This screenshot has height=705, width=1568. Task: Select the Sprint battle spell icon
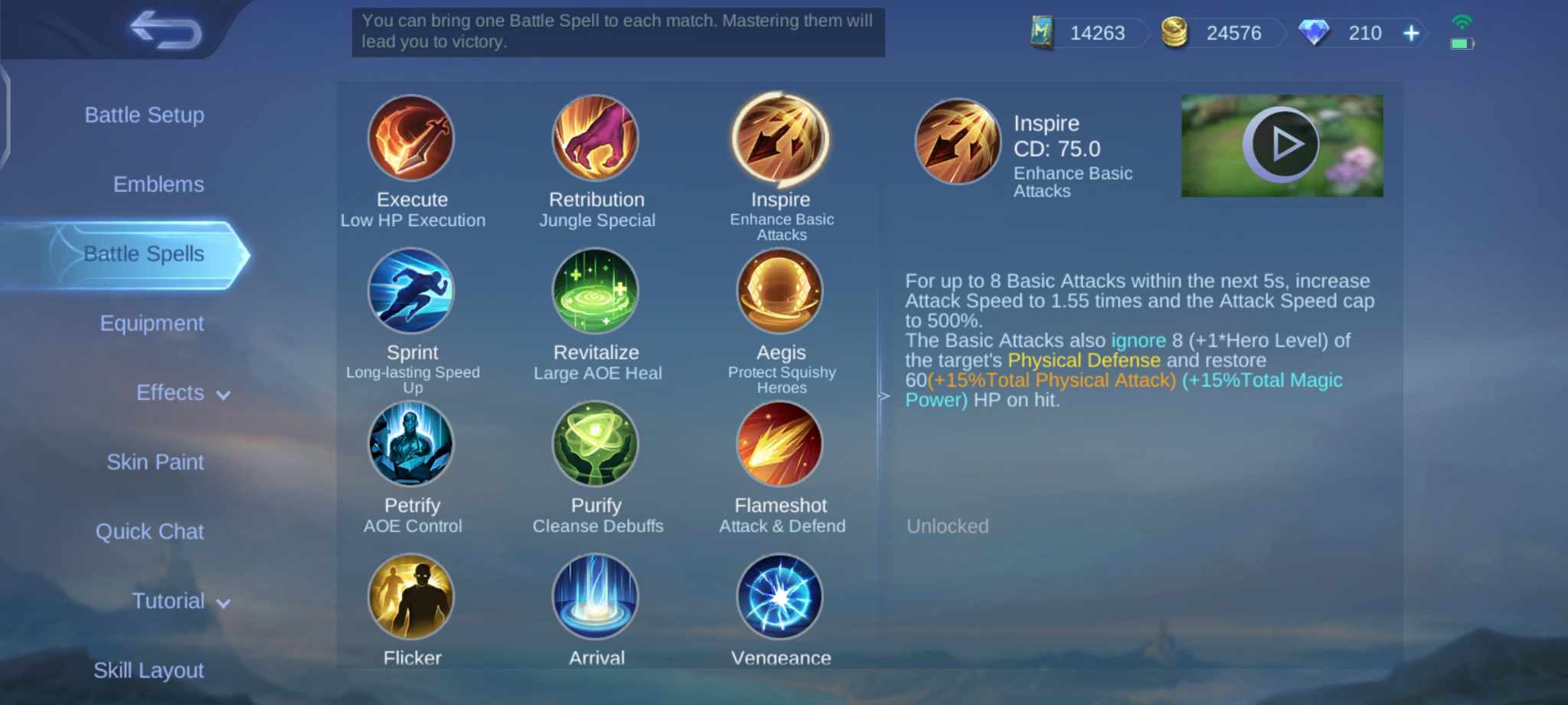pyautogui.click(x=412, y=292)
